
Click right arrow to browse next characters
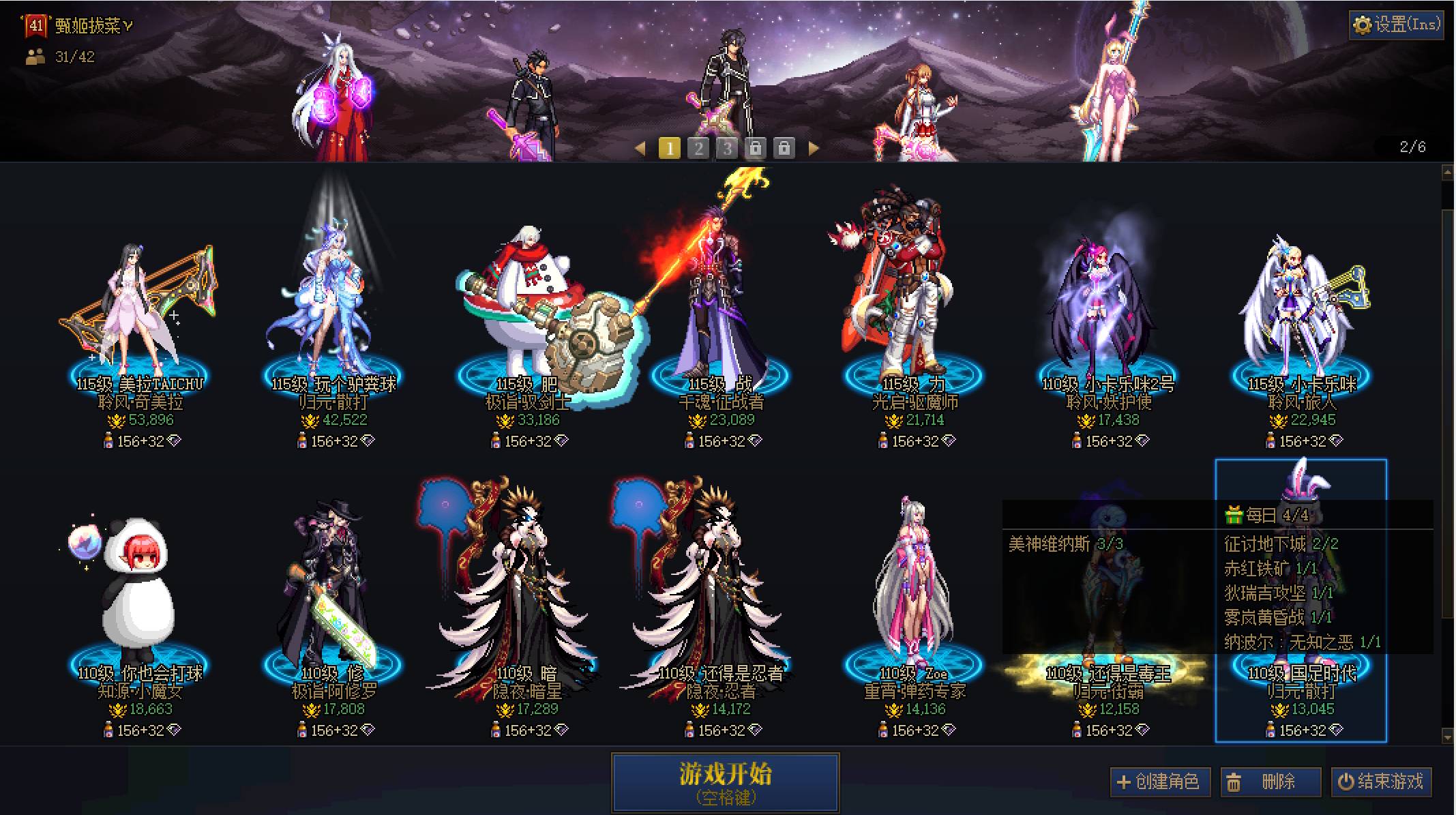pos(812,147)
